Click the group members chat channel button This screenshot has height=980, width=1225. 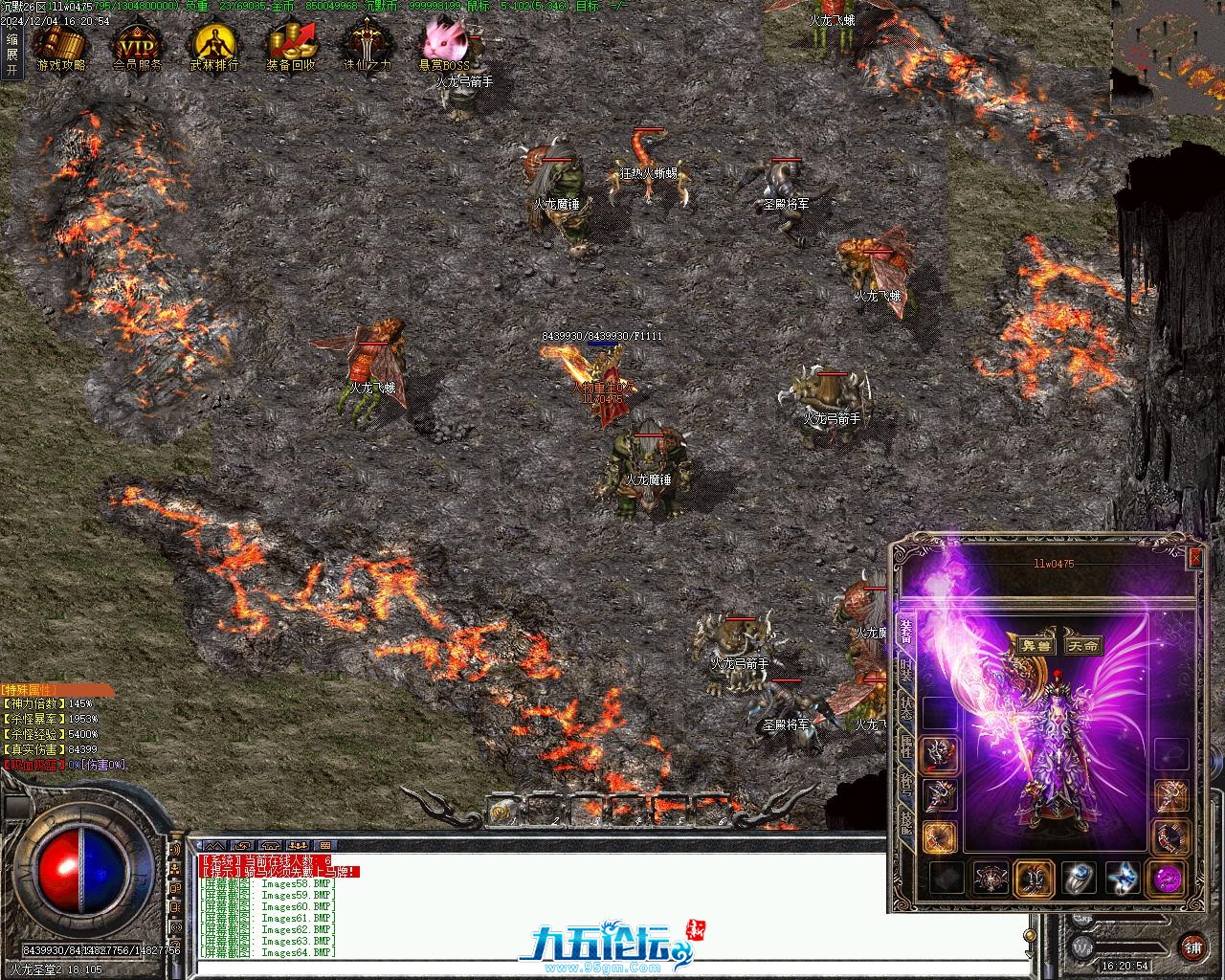(299, 846)
